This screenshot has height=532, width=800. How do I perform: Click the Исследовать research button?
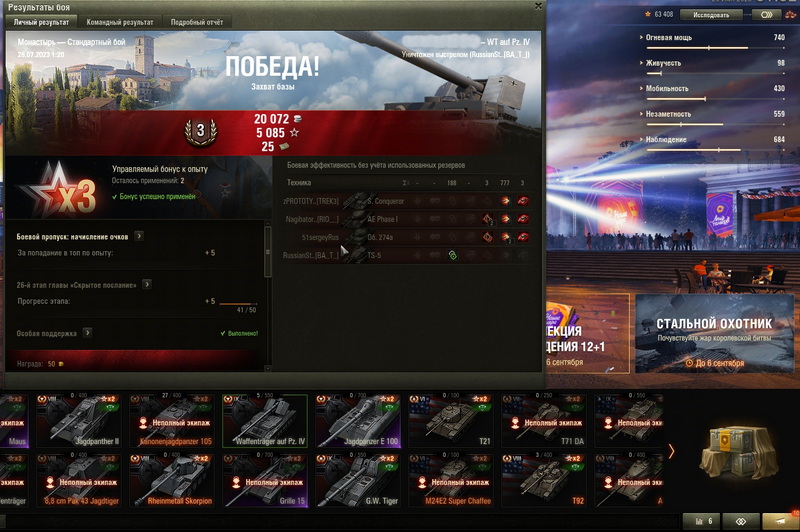point(712,15)
